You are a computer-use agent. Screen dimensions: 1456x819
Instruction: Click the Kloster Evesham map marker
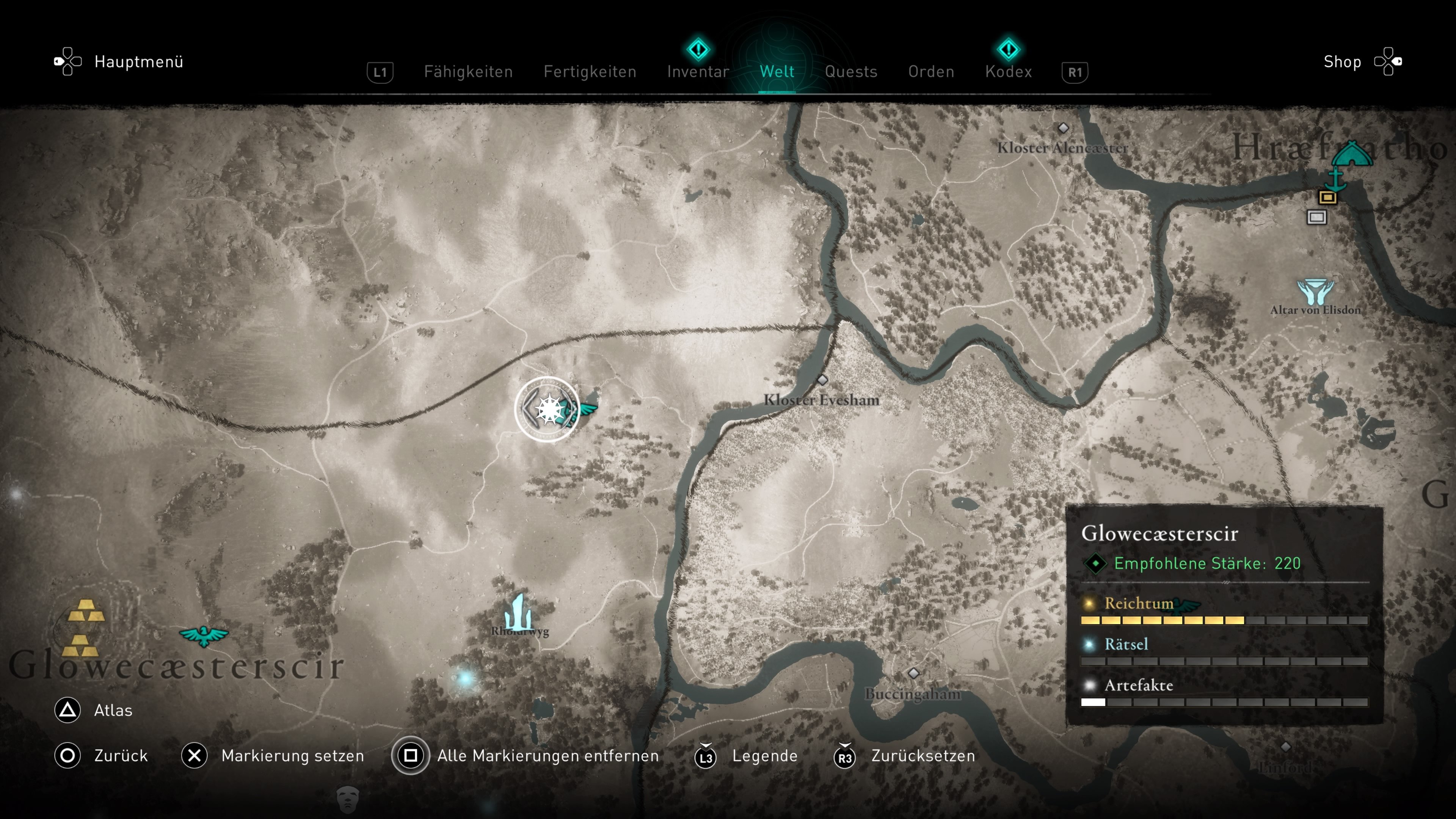pyautogui.click(x=822, y=380)
